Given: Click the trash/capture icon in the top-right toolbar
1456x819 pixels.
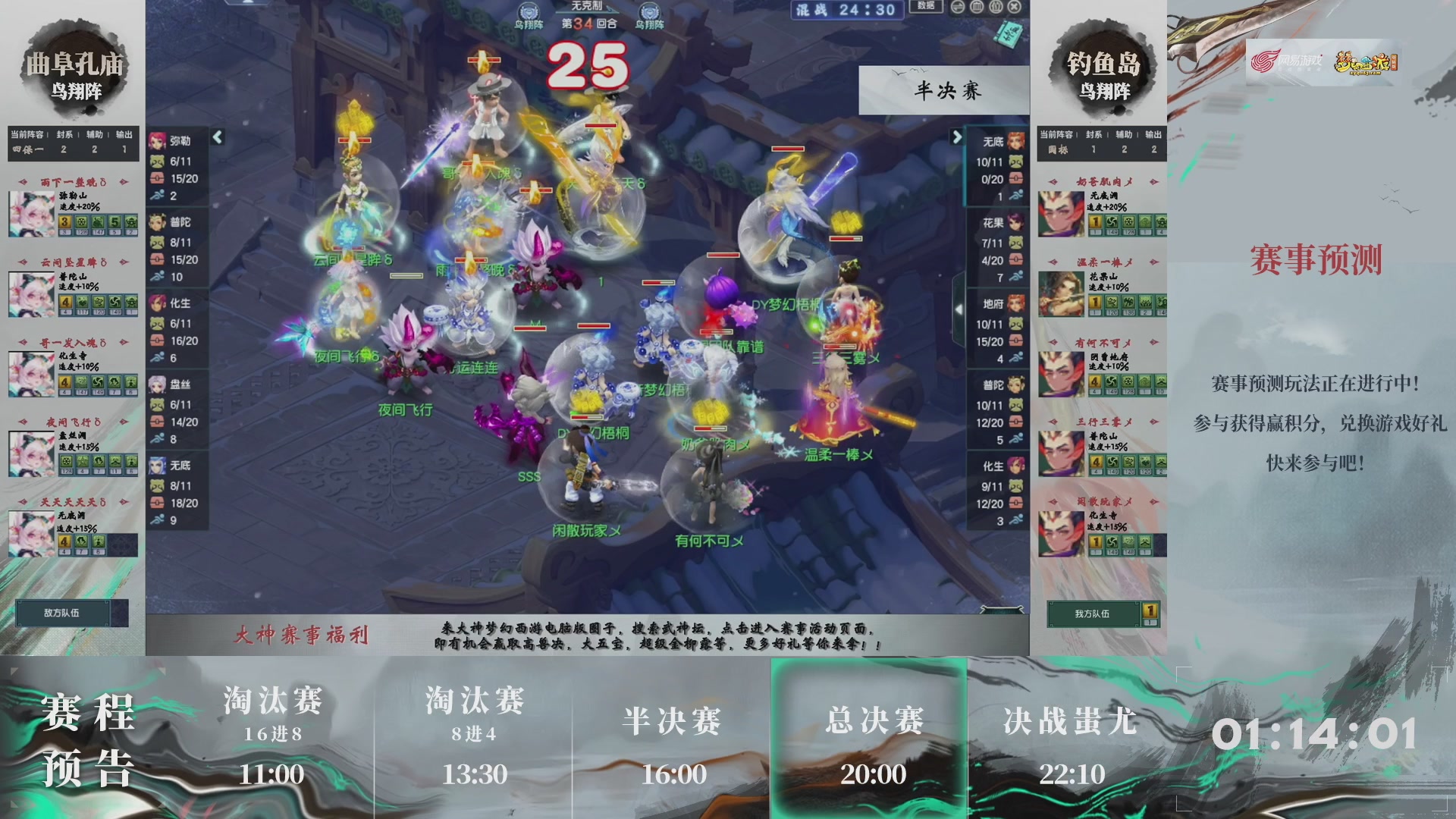Looking at the screenshot, I should pyautogui.click(x=977, y=7).
